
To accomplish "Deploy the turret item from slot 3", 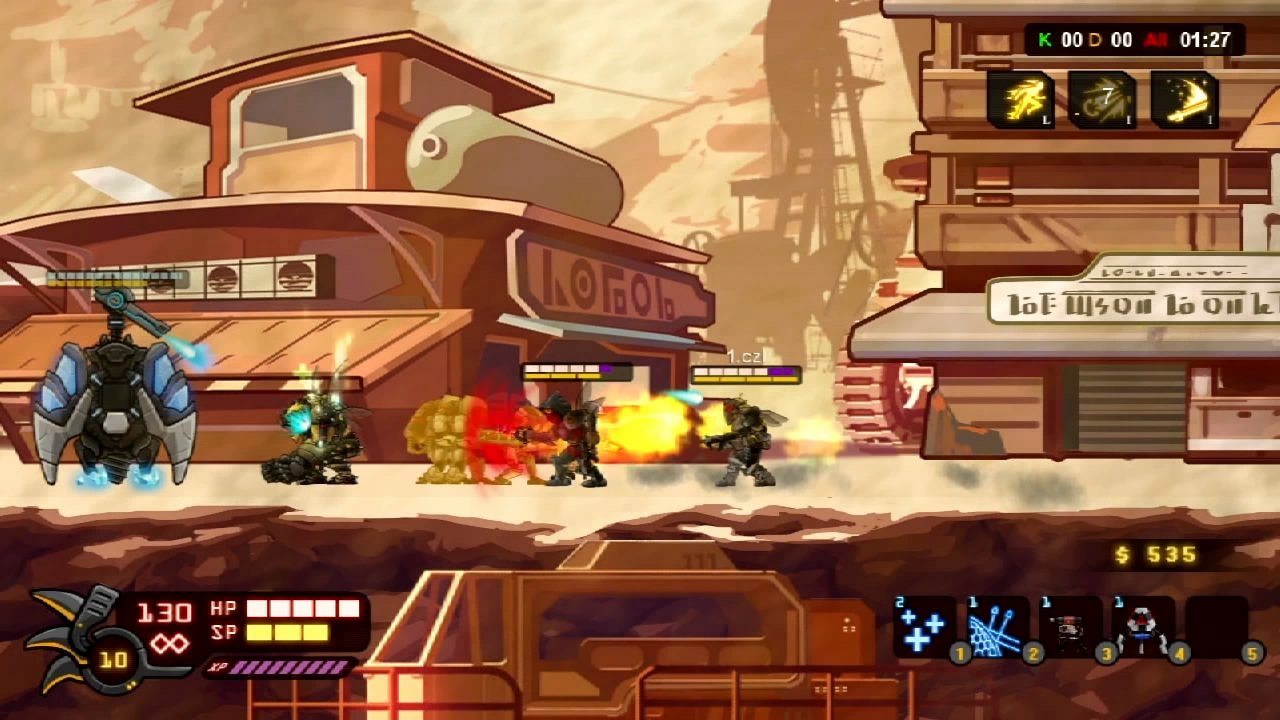I will pos(1068,628).
